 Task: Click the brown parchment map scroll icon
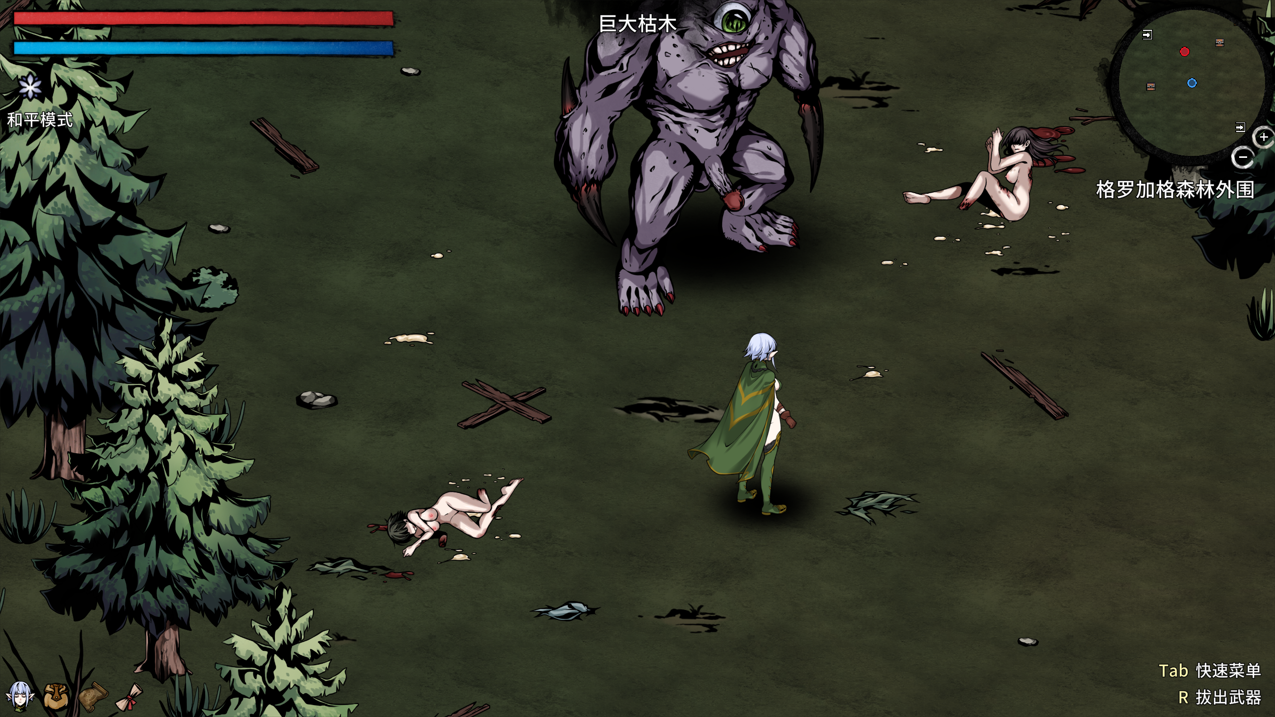[92, 697]
